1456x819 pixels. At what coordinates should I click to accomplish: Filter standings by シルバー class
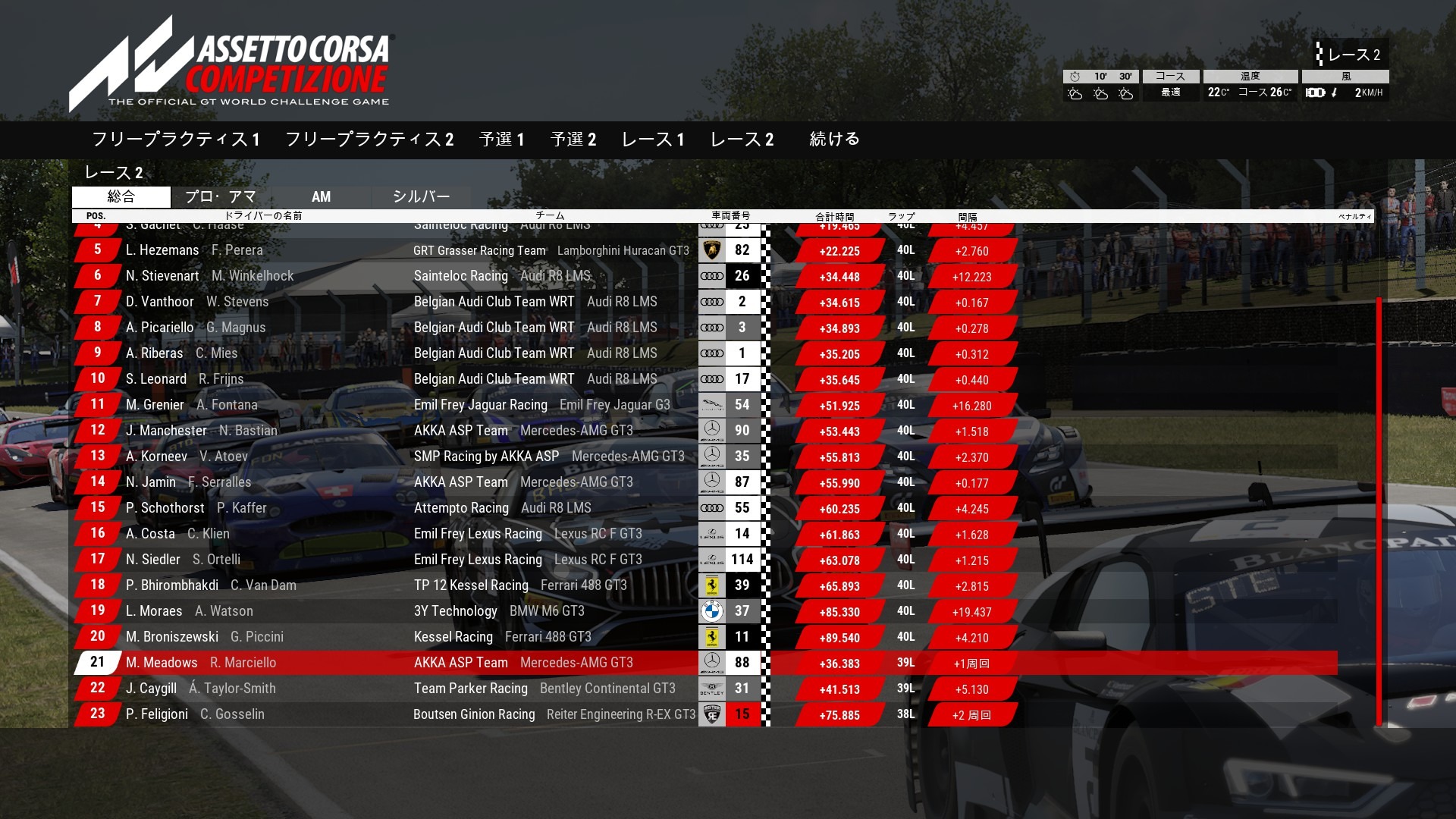point(422,197)
